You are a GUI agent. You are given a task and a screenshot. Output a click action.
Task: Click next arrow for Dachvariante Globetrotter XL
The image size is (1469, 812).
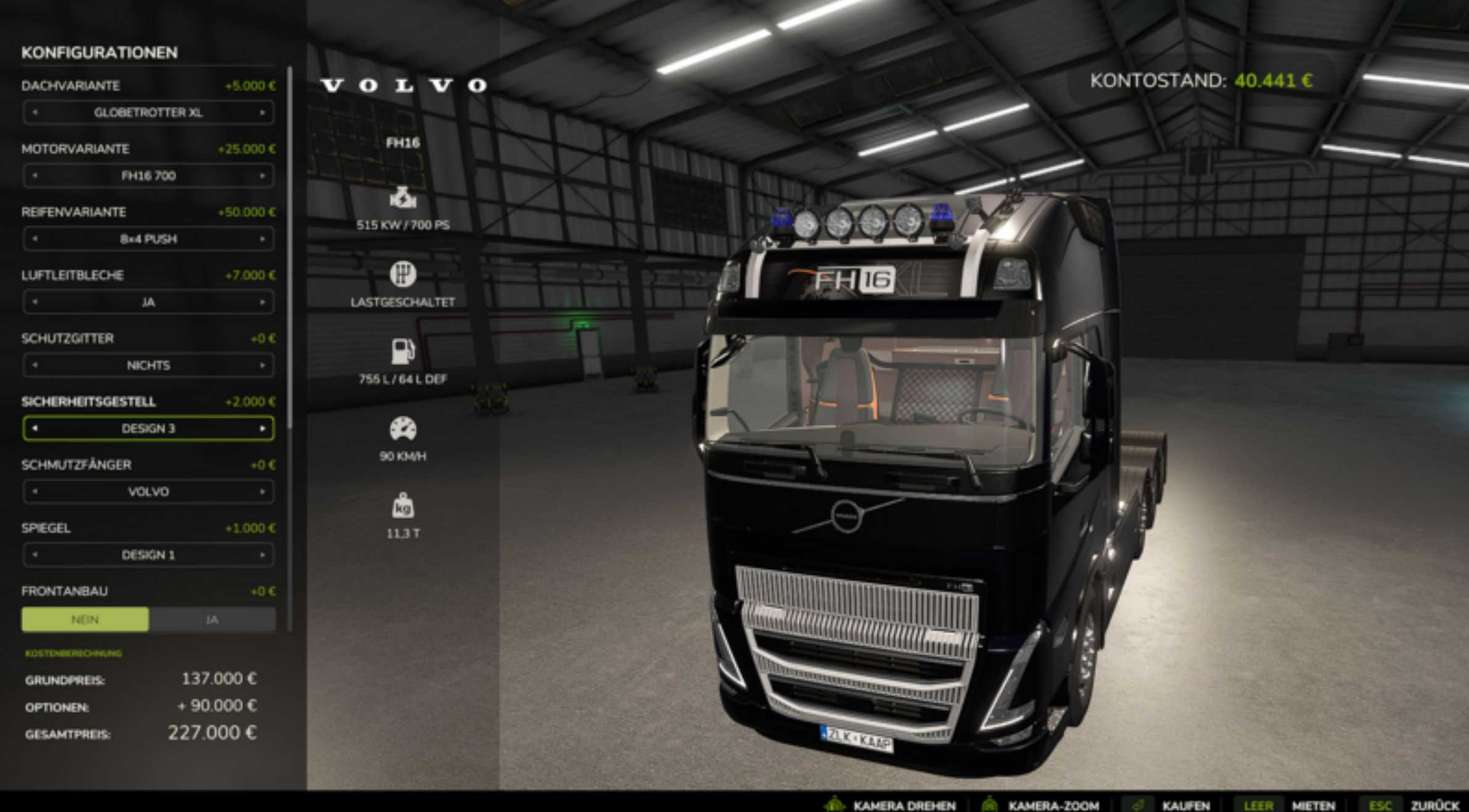262,113
